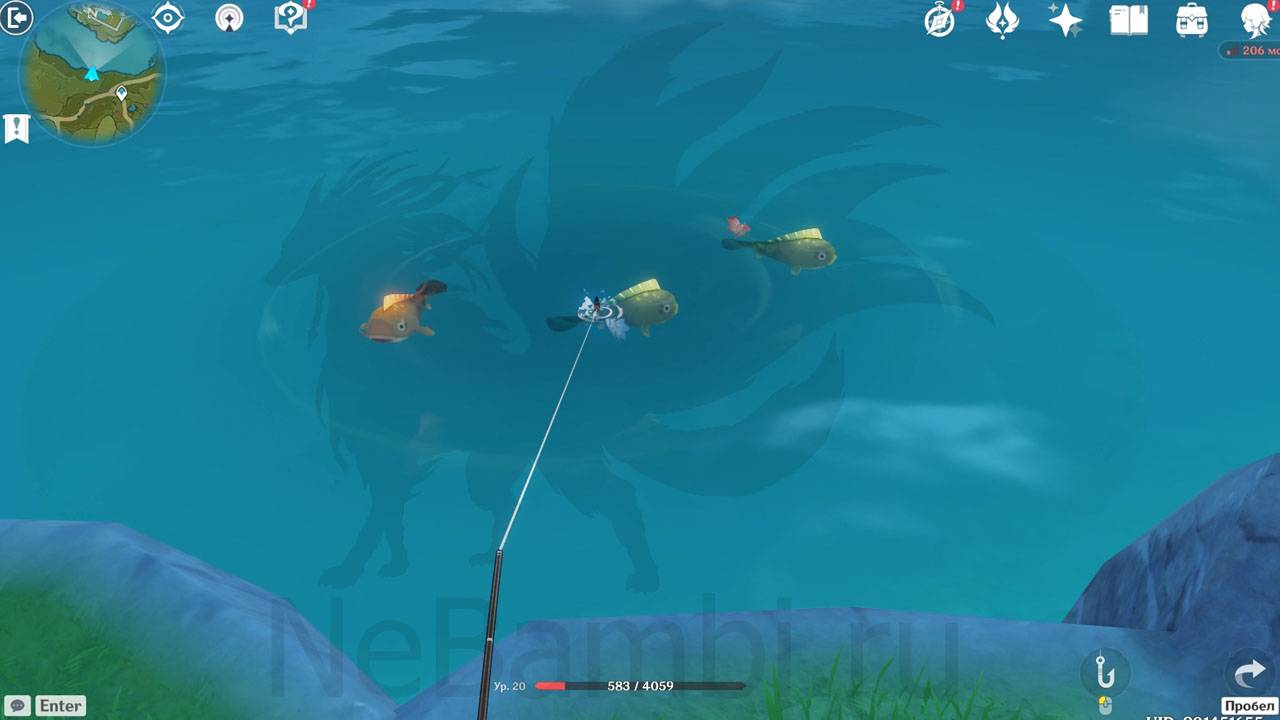Image resolution: width=1280 pixels, height=720 pixels.
Task: Open the winged emblem icon
Action: click(1002, 20)
